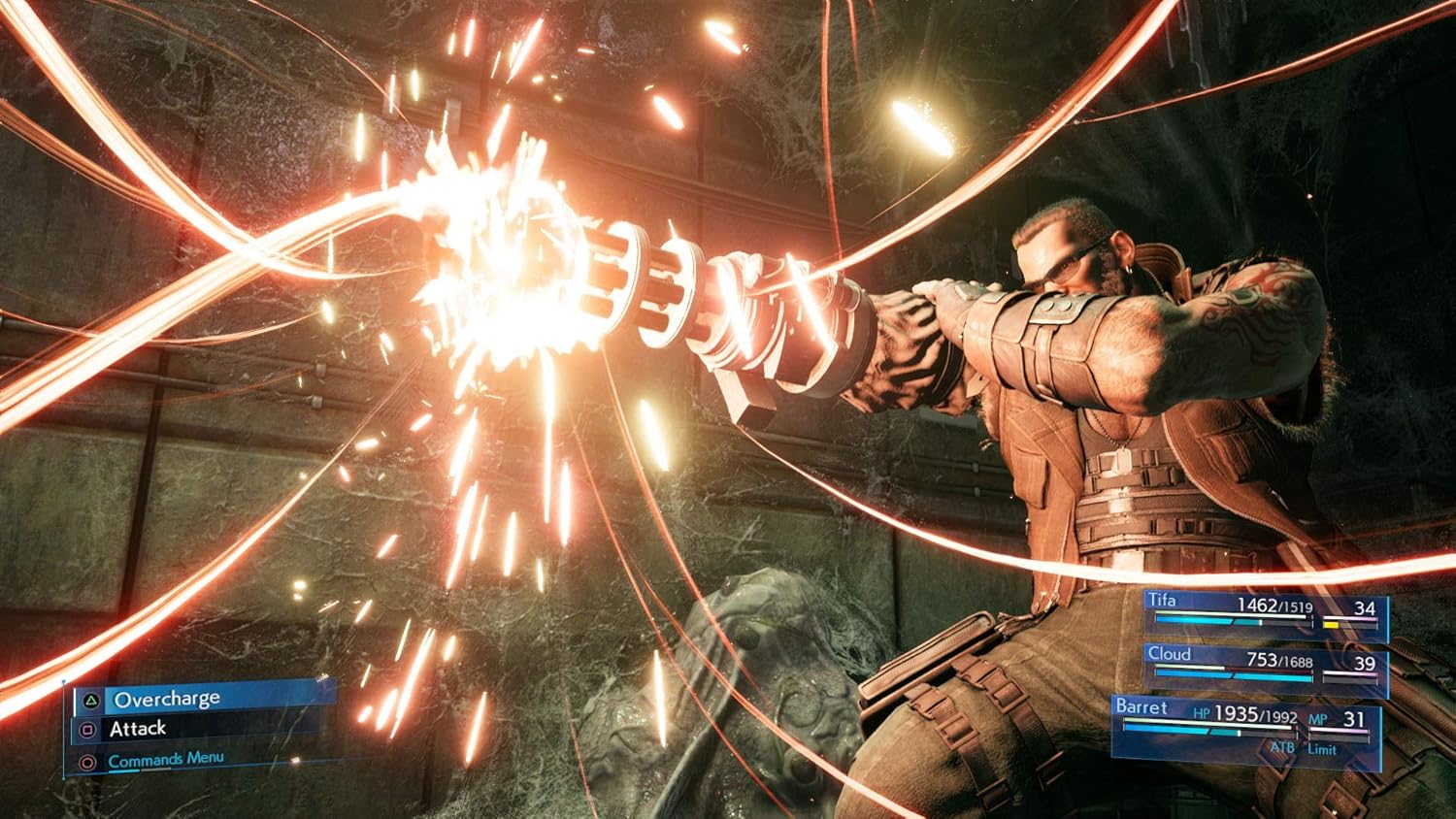Click Barret's HP value 1935/1992
Image resolution: width=1456 pixels, height=819 pixels.
click(x=1256, y=714)
